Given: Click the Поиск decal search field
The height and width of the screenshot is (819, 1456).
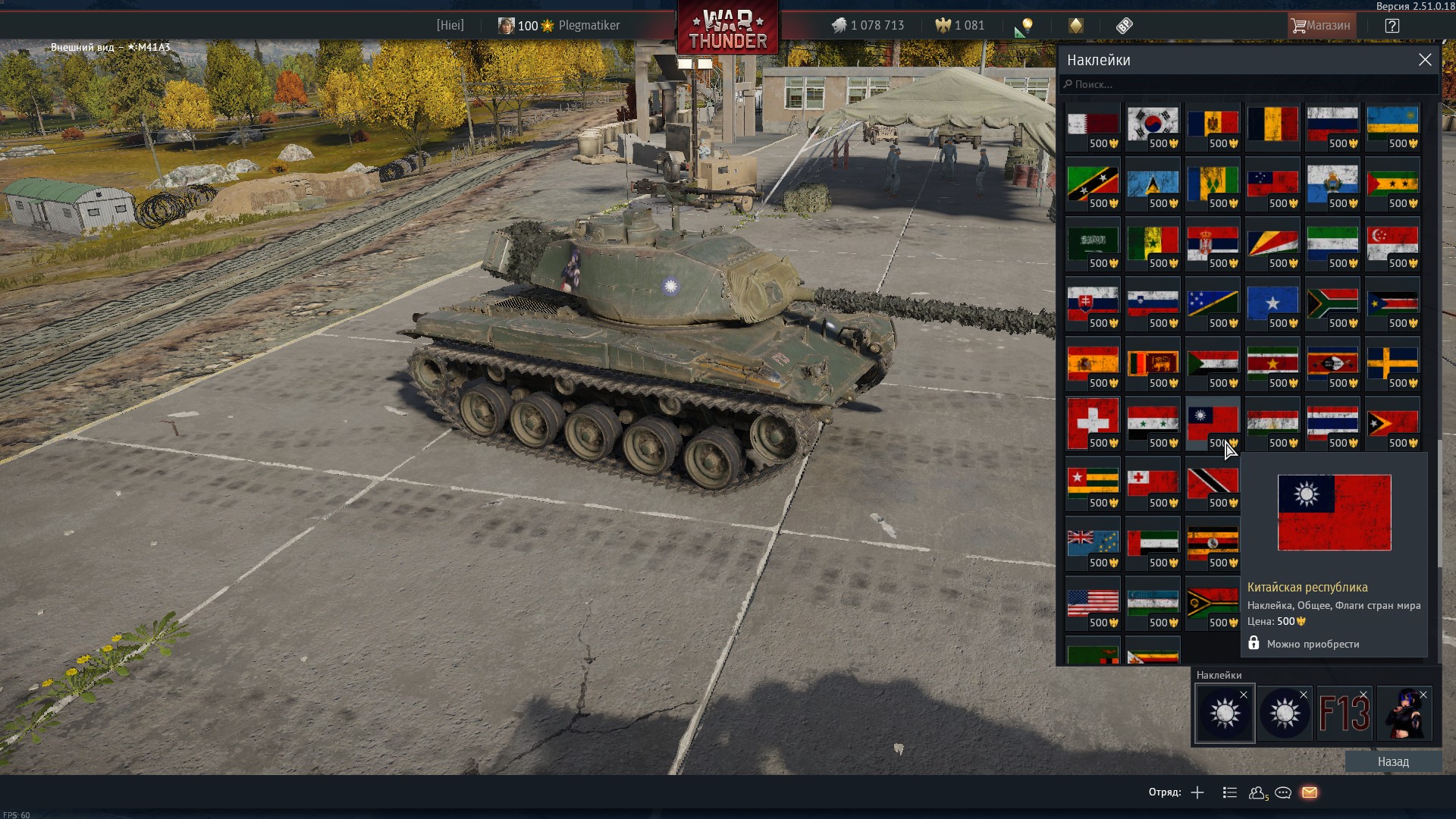Looking at the screenshot, I should click(1247, 84).
